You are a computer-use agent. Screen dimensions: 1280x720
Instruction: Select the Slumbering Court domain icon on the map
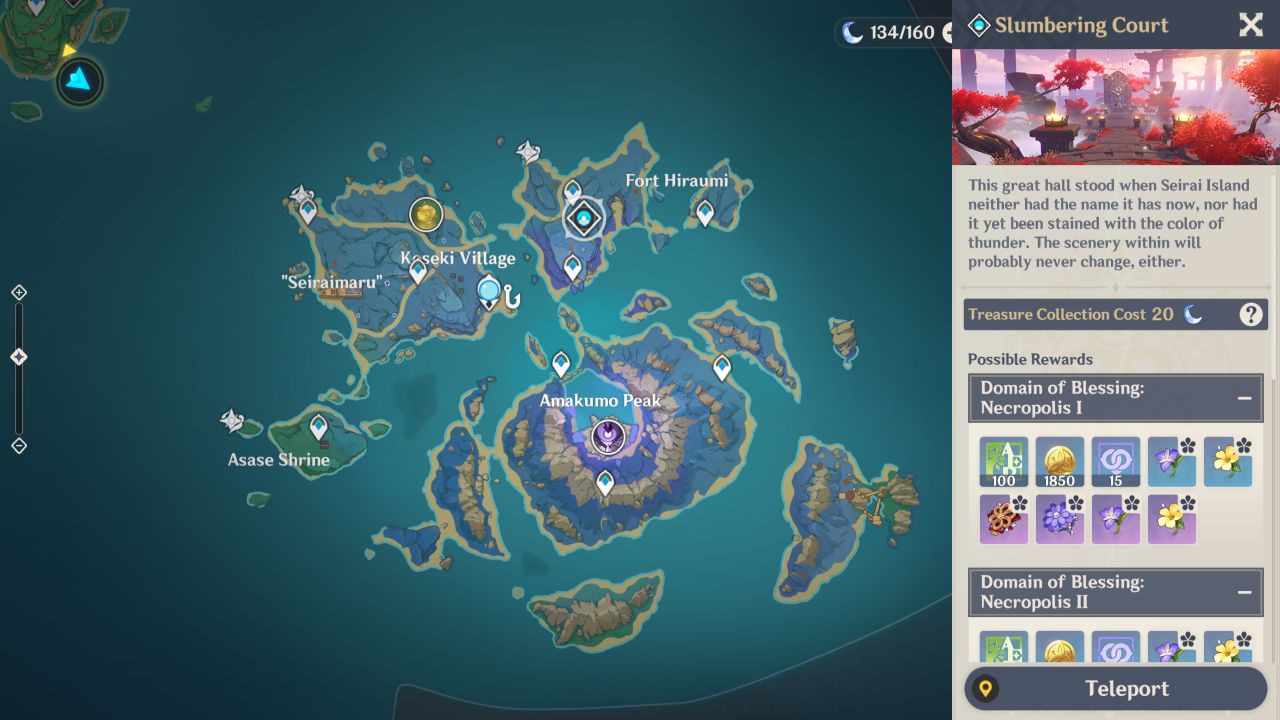coord(583,218)
